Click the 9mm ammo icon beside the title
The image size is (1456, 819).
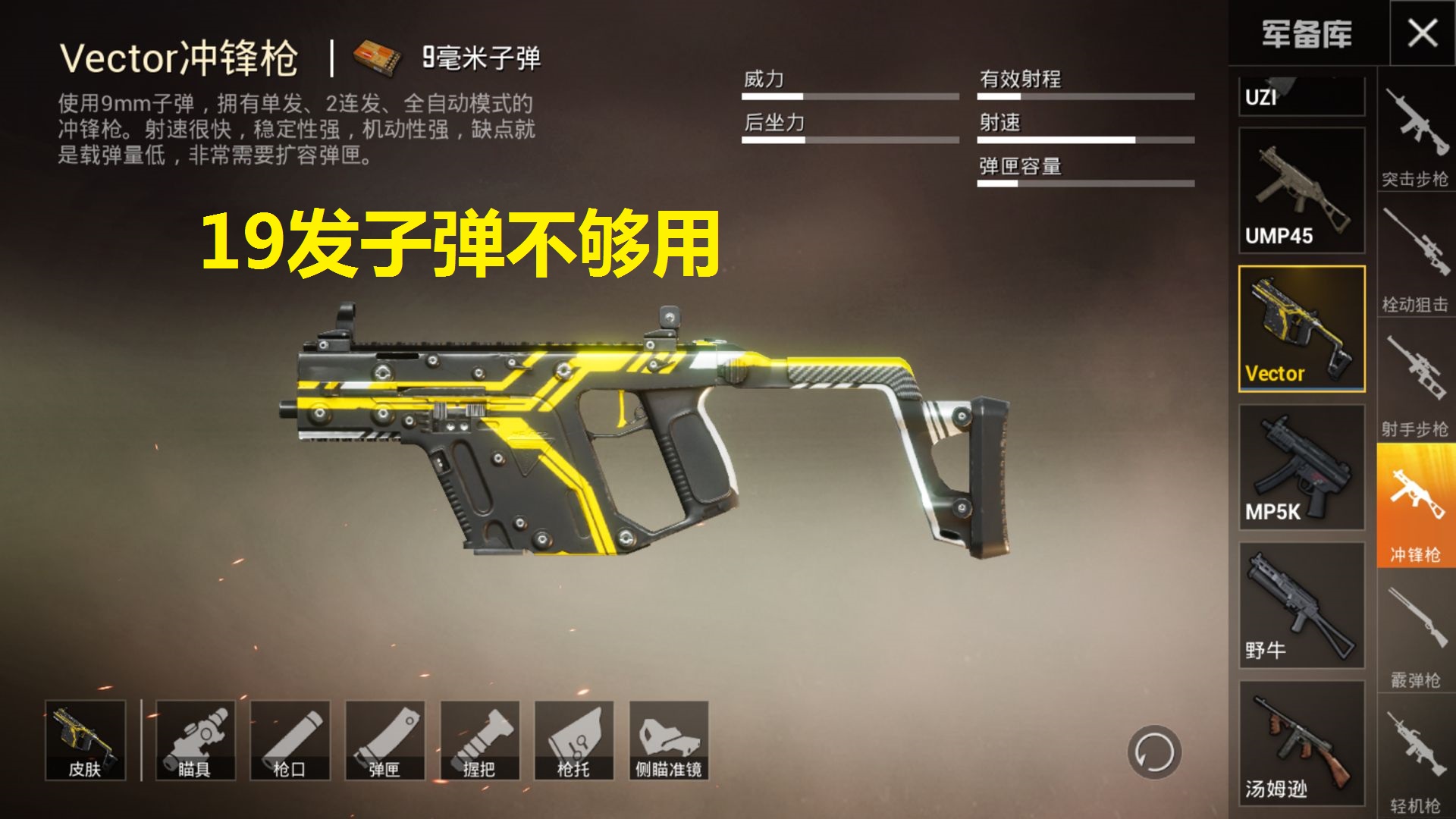coord(376,57)
